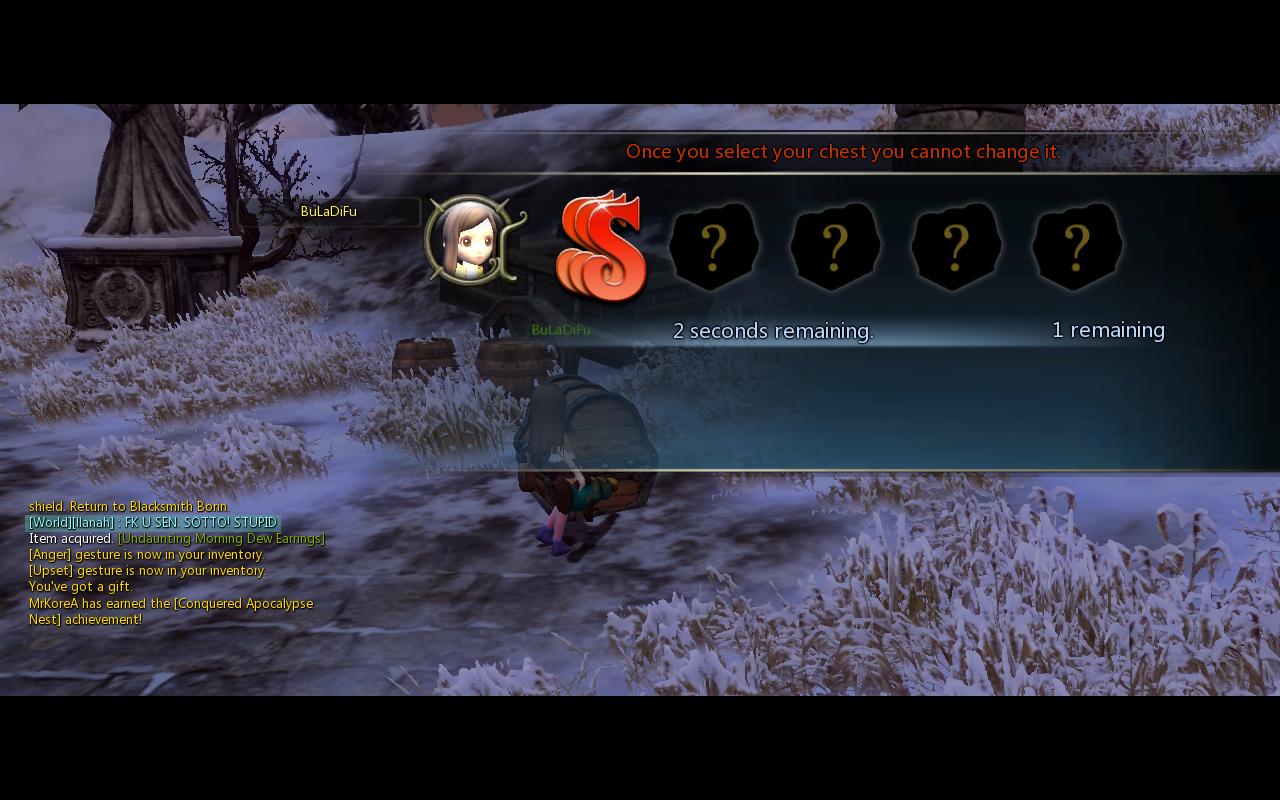The image size is (1280, 800).
Task: Click the '1 remaining' counter text
Action: pyautogui.click(x=1107, y=330)
